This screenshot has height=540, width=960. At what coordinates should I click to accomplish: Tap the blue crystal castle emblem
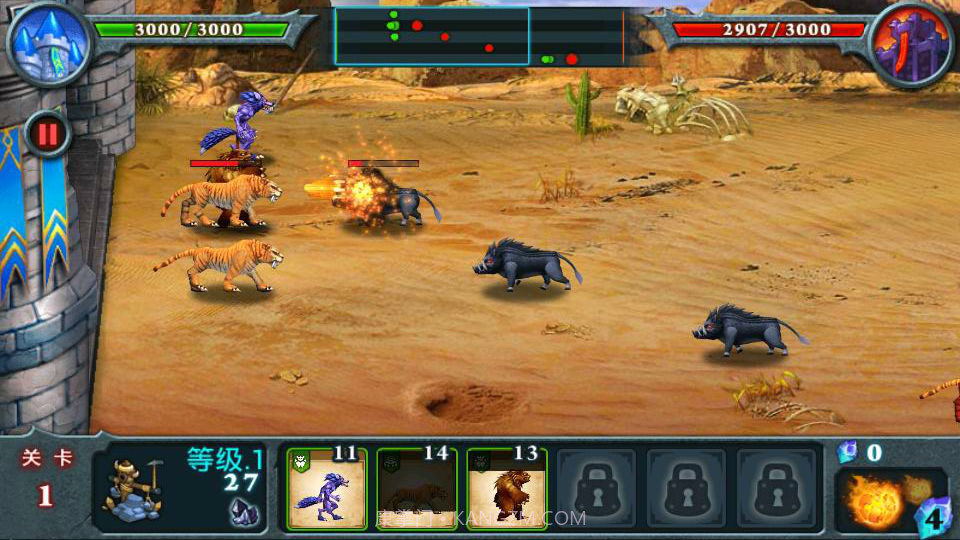[x=47, y=42]
